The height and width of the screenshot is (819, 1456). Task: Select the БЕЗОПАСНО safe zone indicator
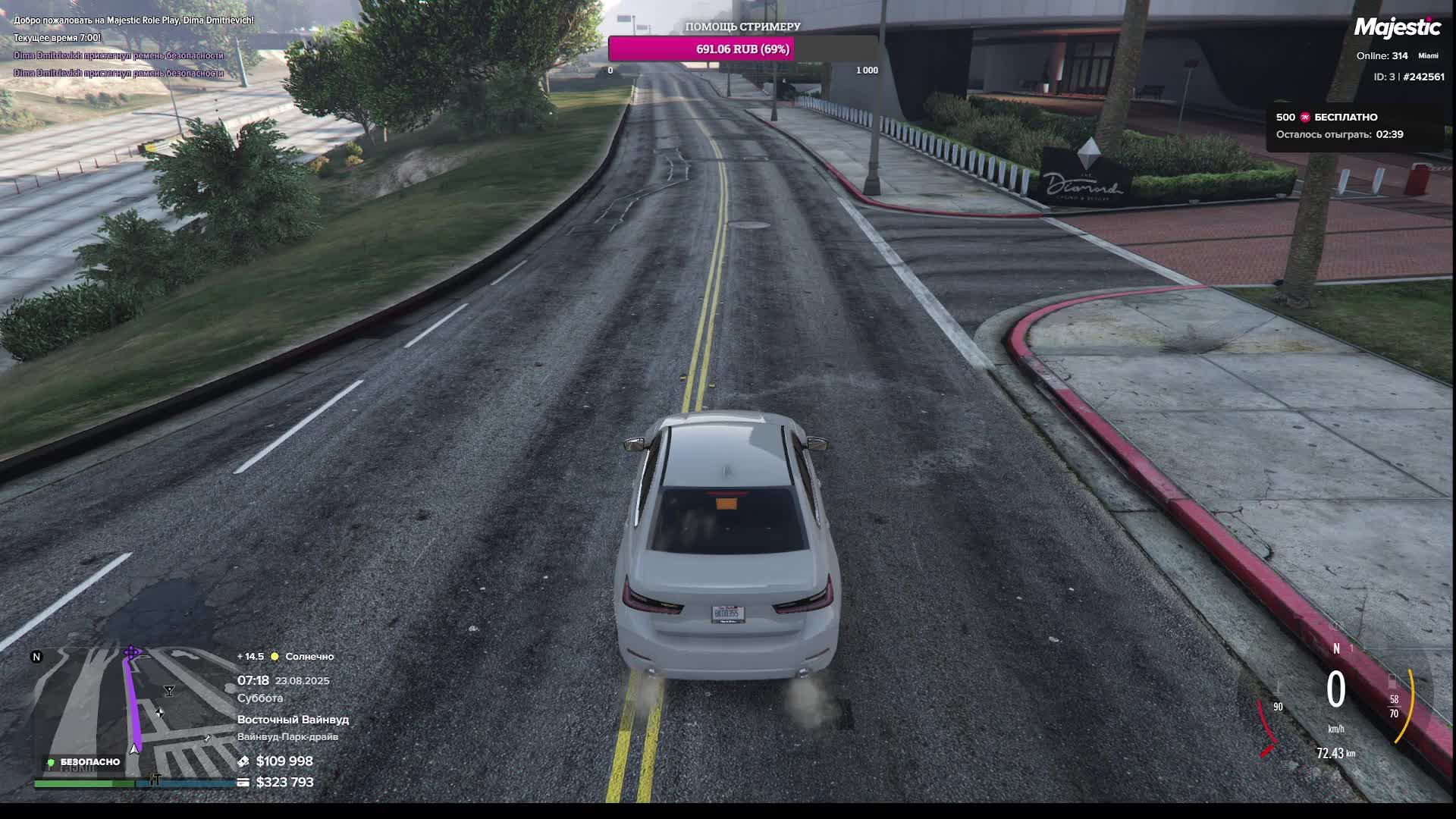[x=83, y=762]
